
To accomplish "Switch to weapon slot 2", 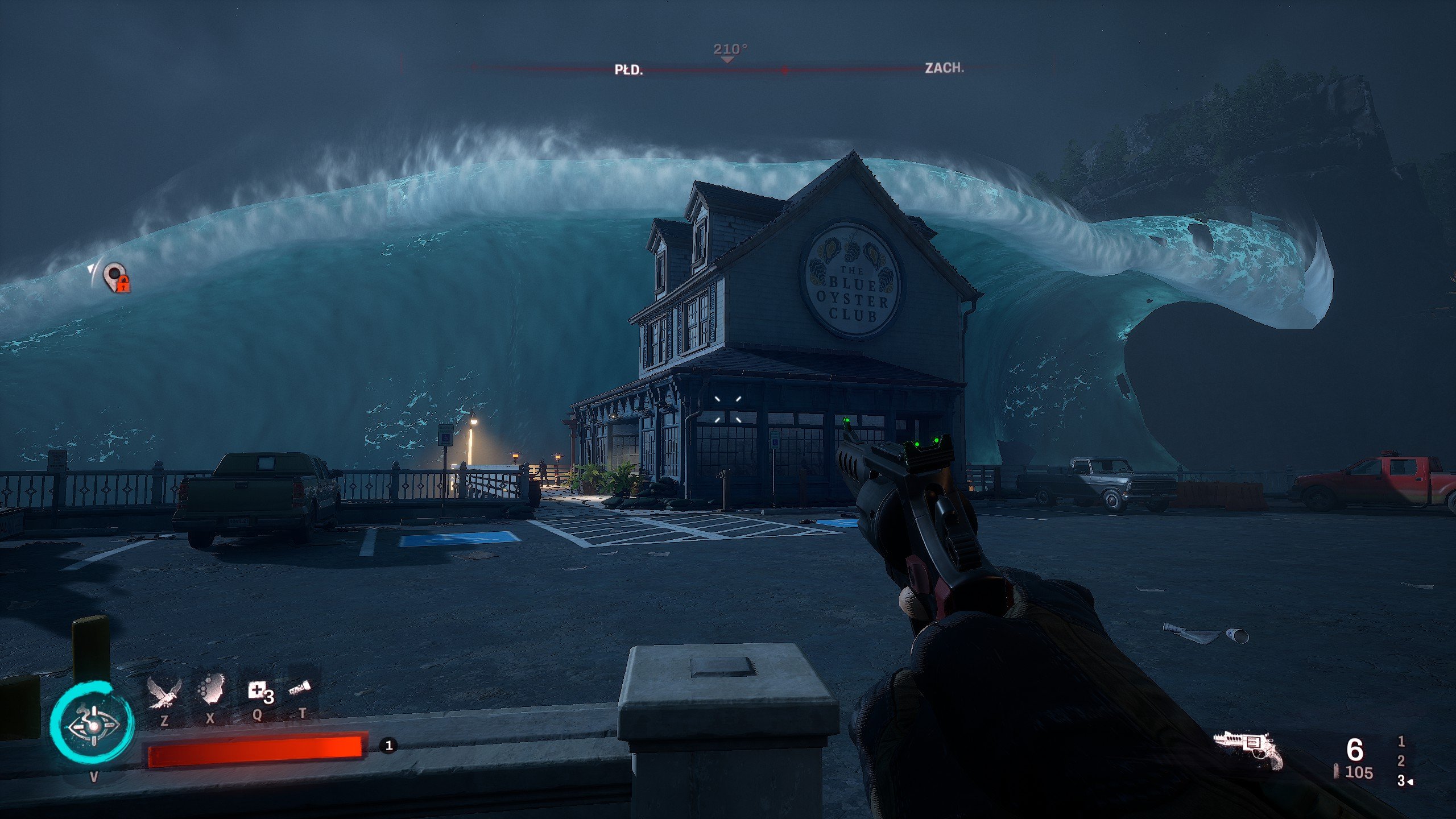I will pyautogui.click(x=1401, y=761).
